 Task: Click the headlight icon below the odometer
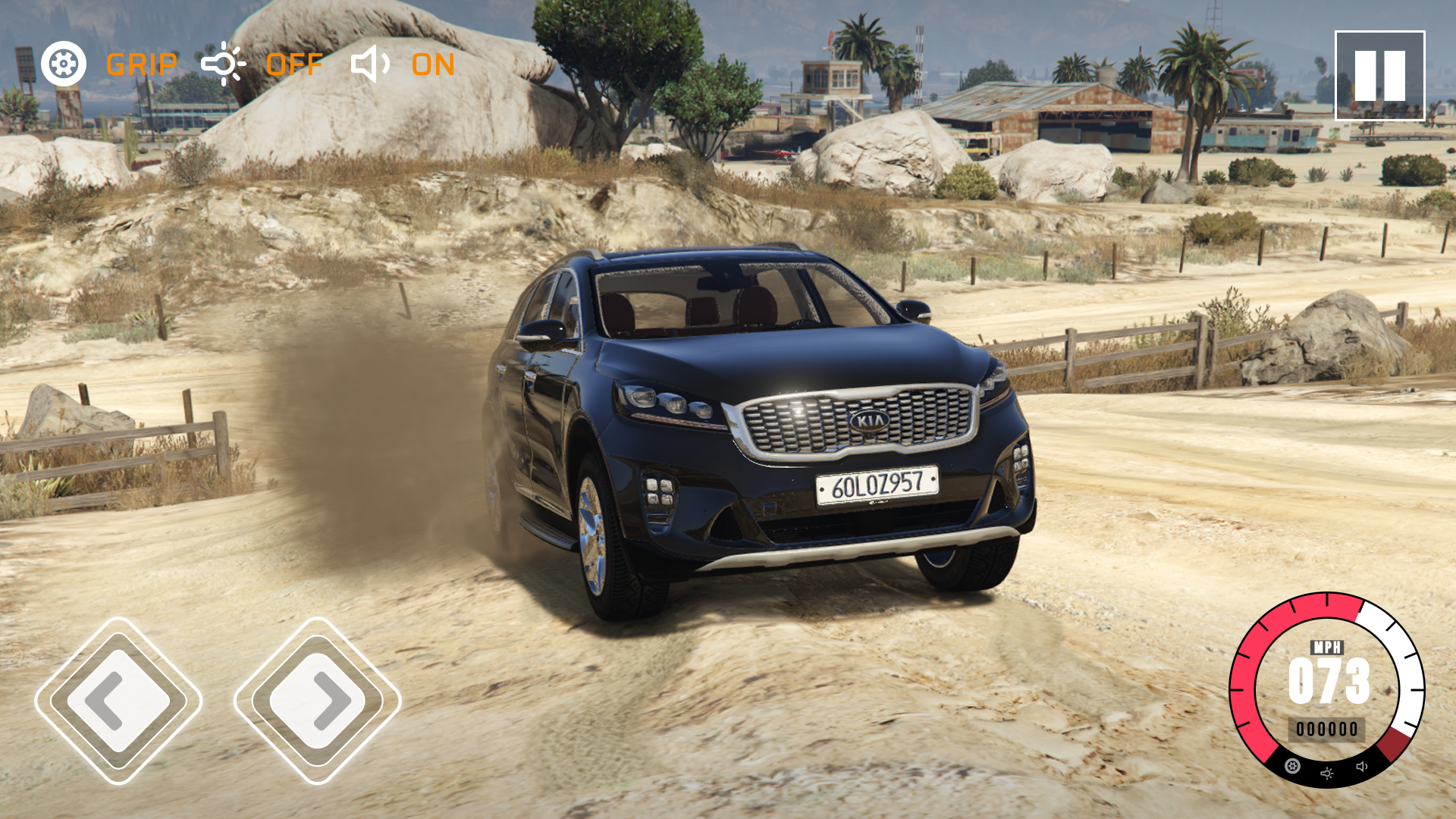click(x=1327, y=773)
